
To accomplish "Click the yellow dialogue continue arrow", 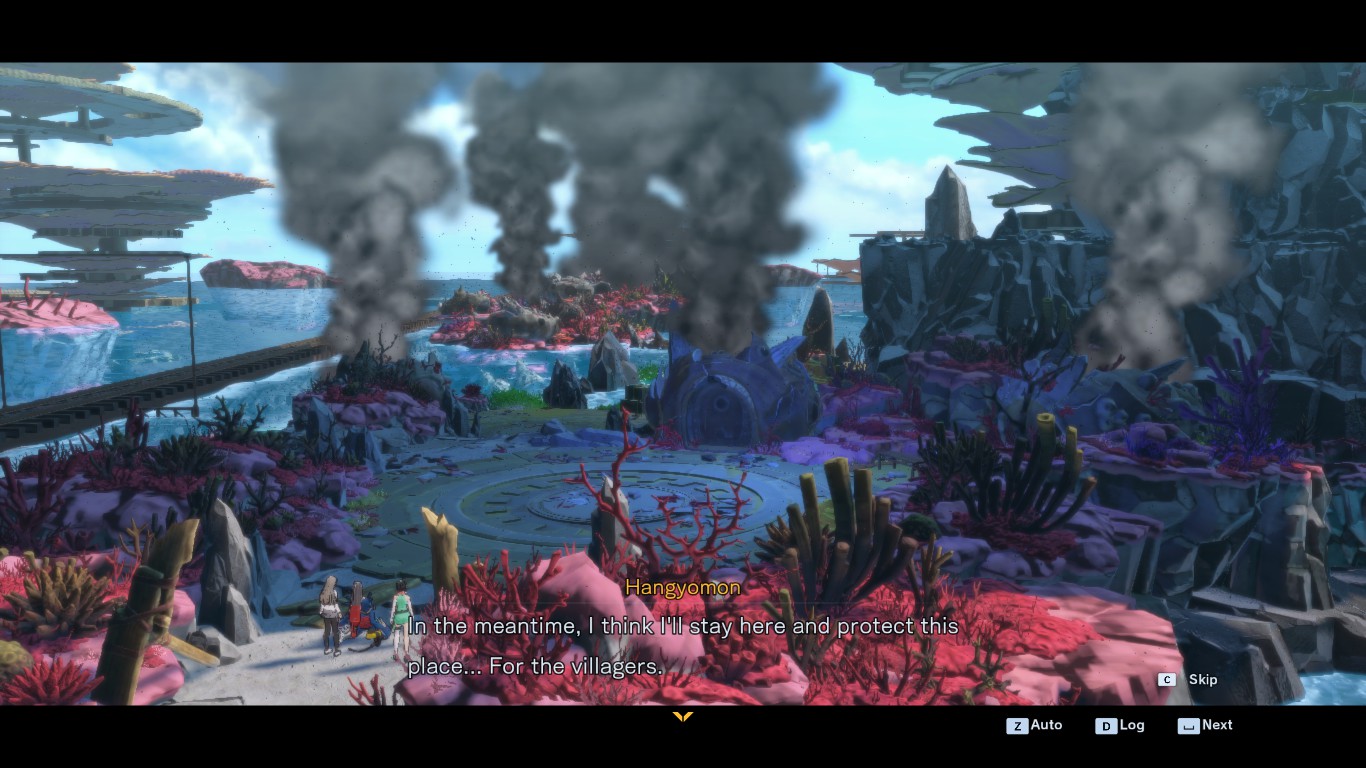I will (x=683, y=716).
